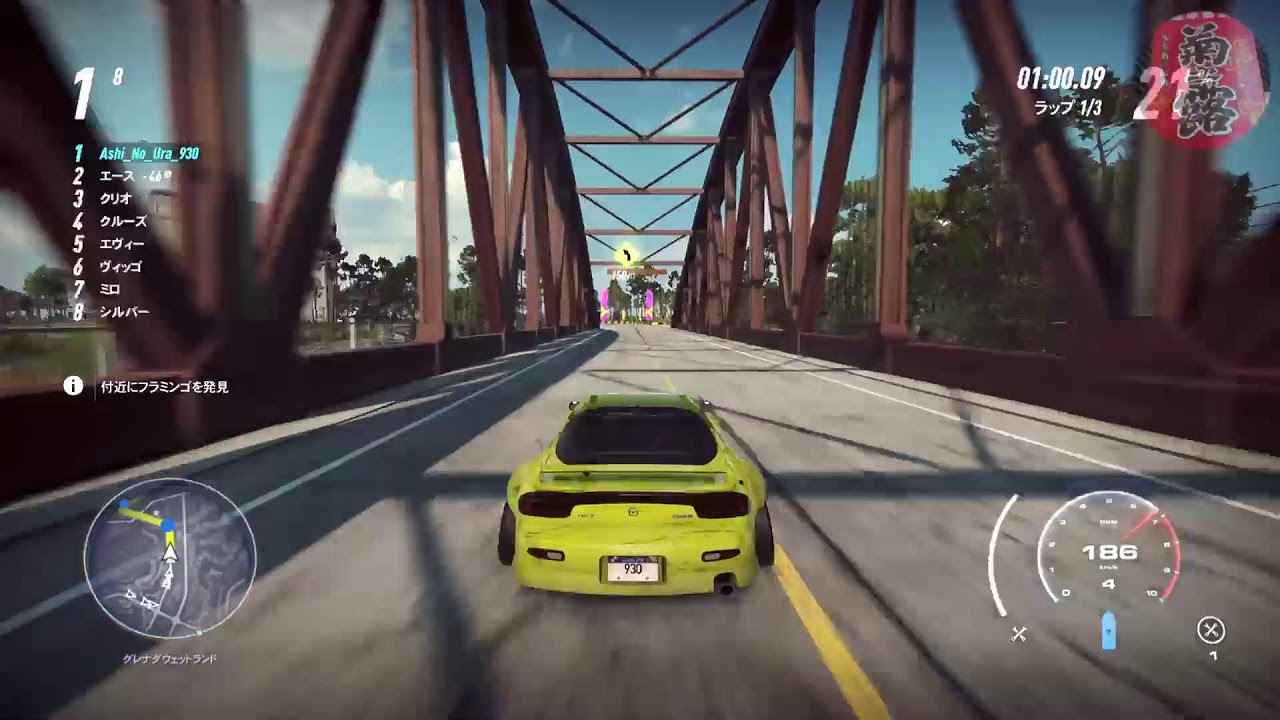
Task: Click the red channel watermark logo
Action: point(1203,80)
